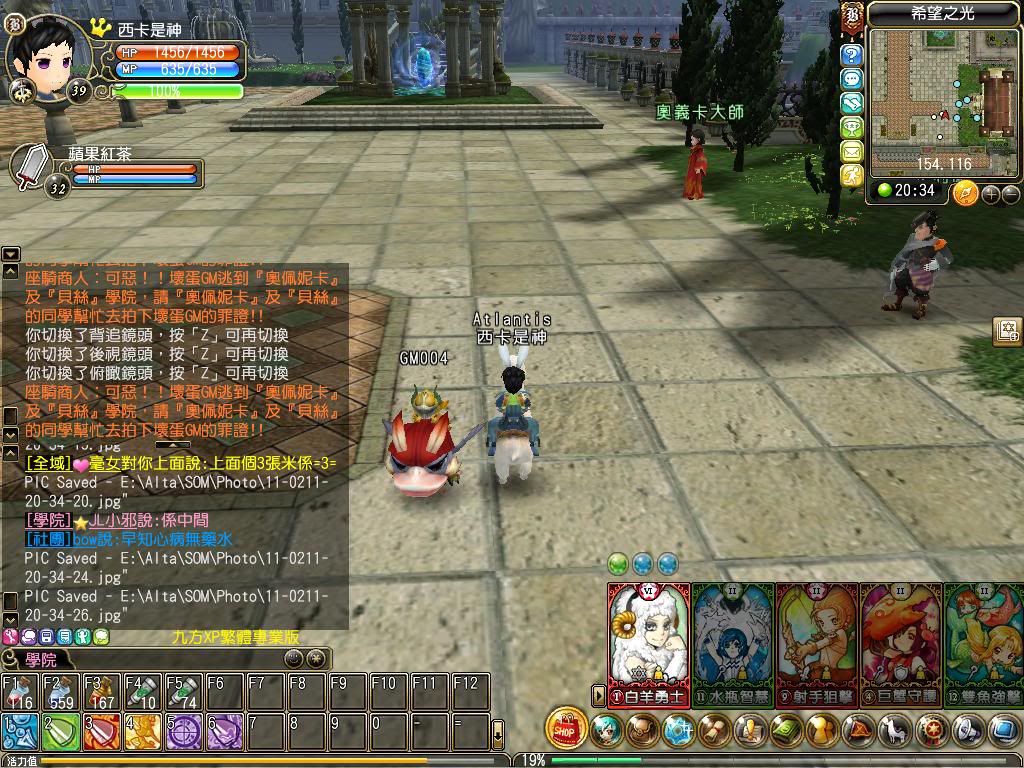Open the red SHOP bag button
The image size is (1024, 768).
567,729
